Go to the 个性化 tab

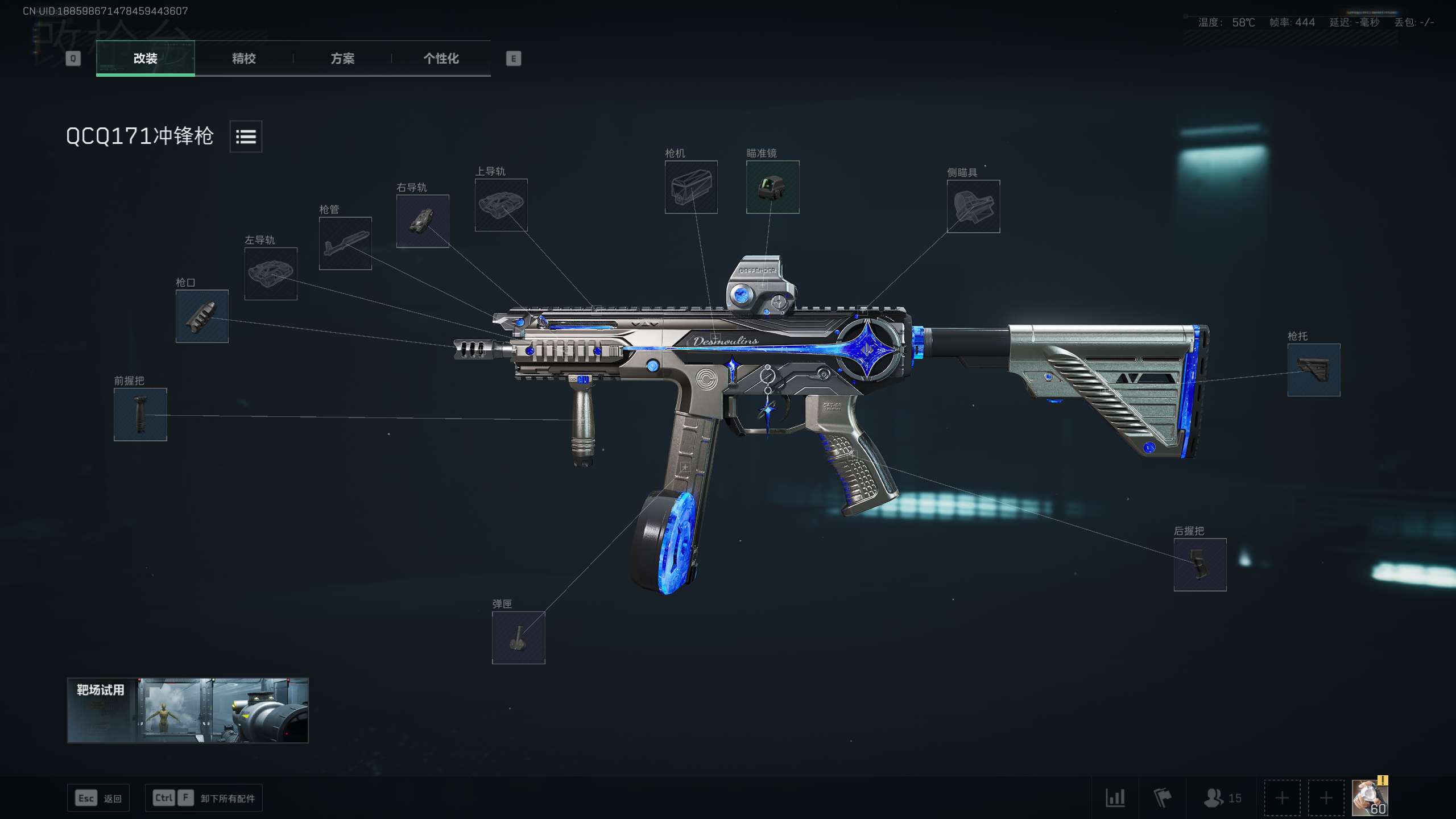click(x=441, y=58)
